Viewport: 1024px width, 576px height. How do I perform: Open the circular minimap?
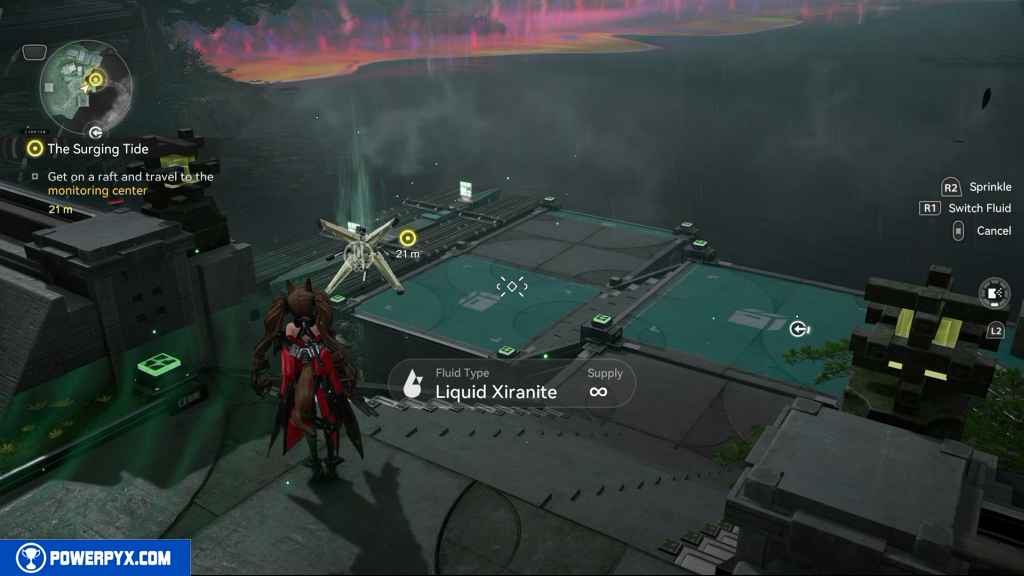[85, 85]
